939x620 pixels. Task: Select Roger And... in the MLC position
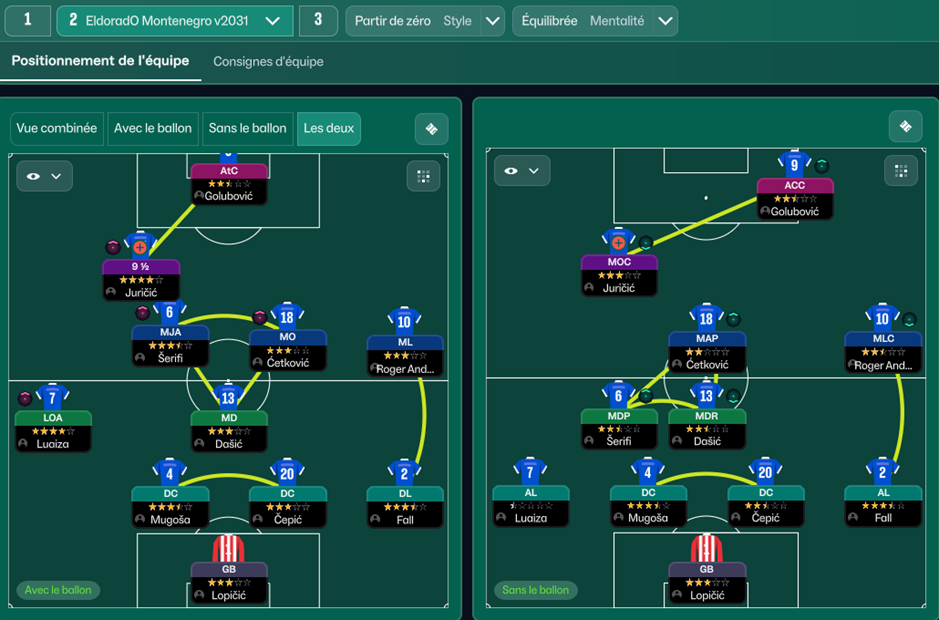coord(883,351)
